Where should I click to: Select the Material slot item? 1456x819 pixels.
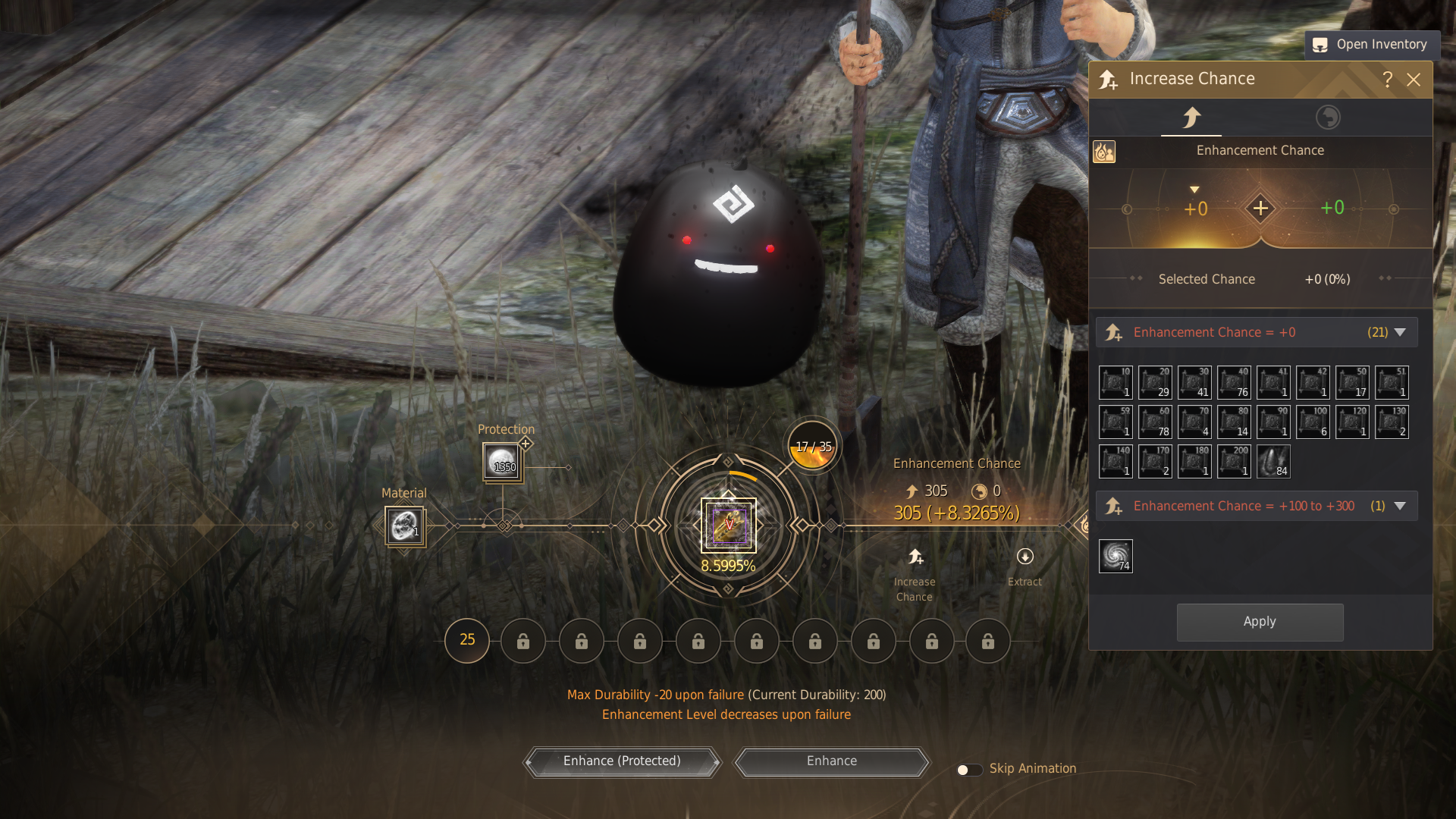(x=404, y=526)
